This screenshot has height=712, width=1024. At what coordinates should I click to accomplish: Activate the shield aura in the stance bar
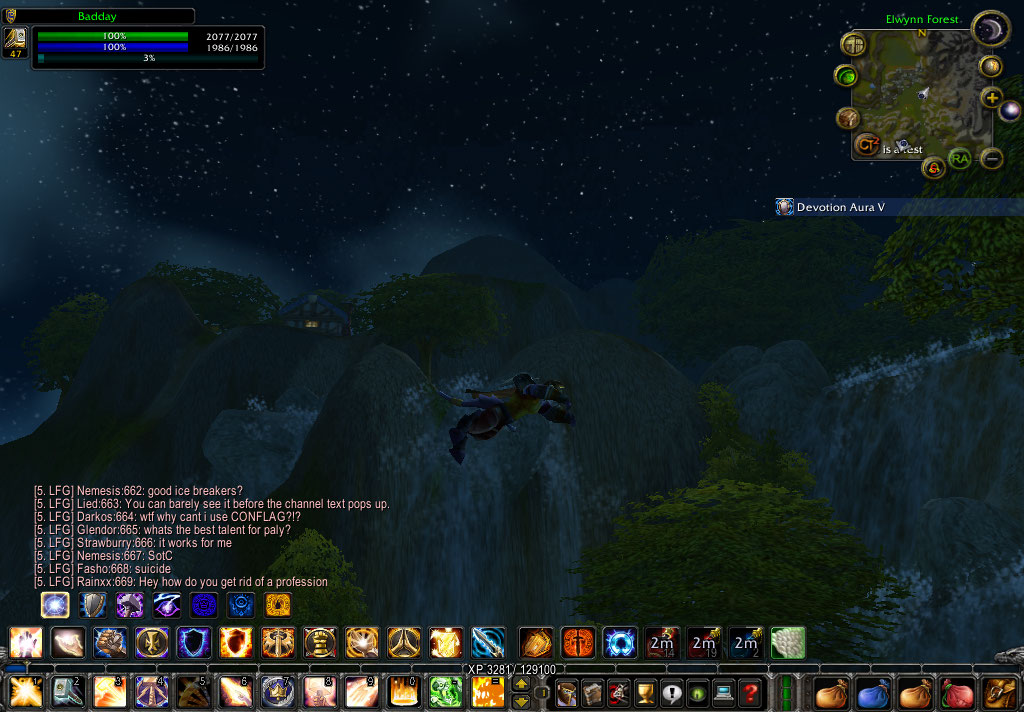93,605
